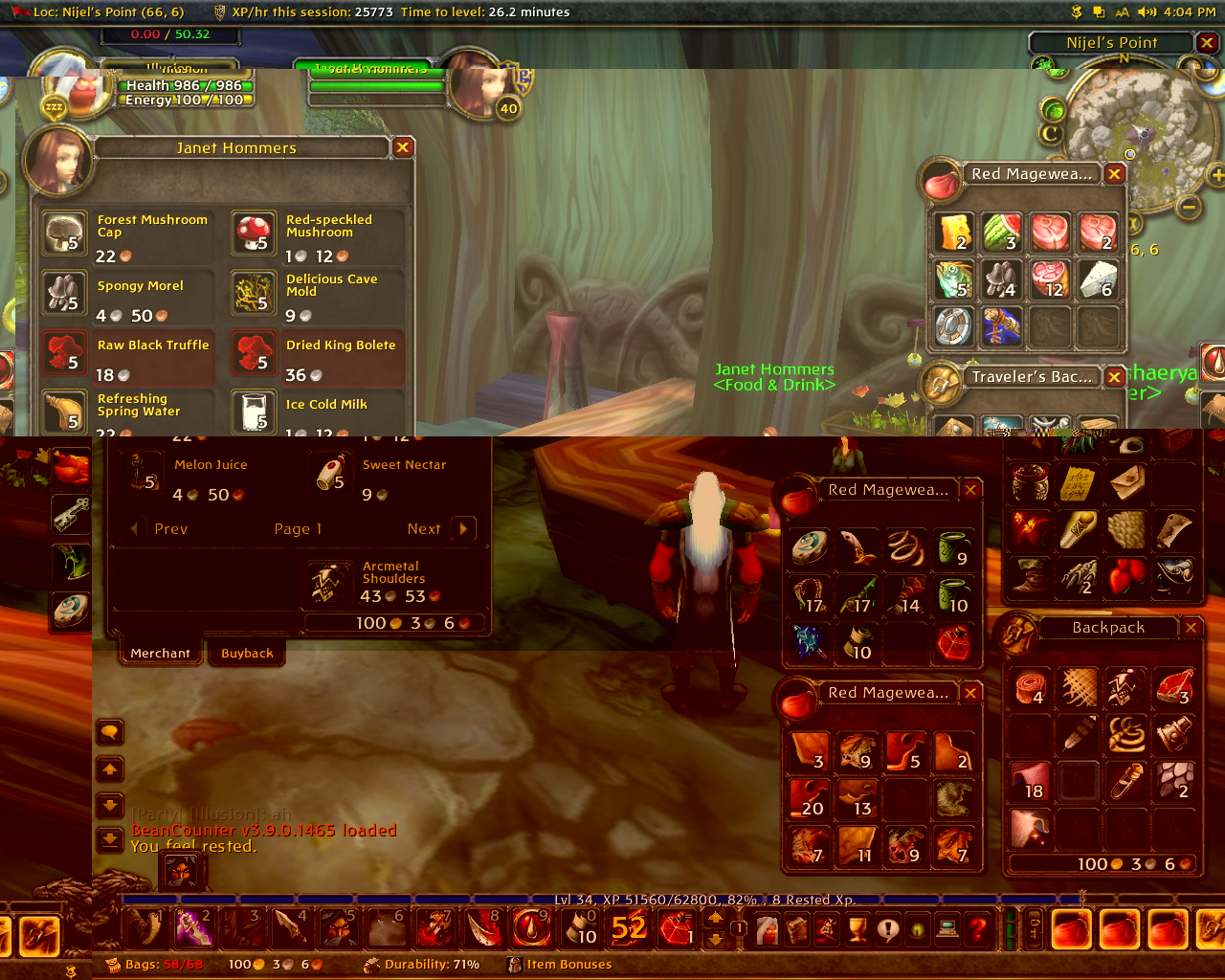Buy Ice Cold Milk from the vendor
The image size is (1225, 980).
tap(254, 412)
